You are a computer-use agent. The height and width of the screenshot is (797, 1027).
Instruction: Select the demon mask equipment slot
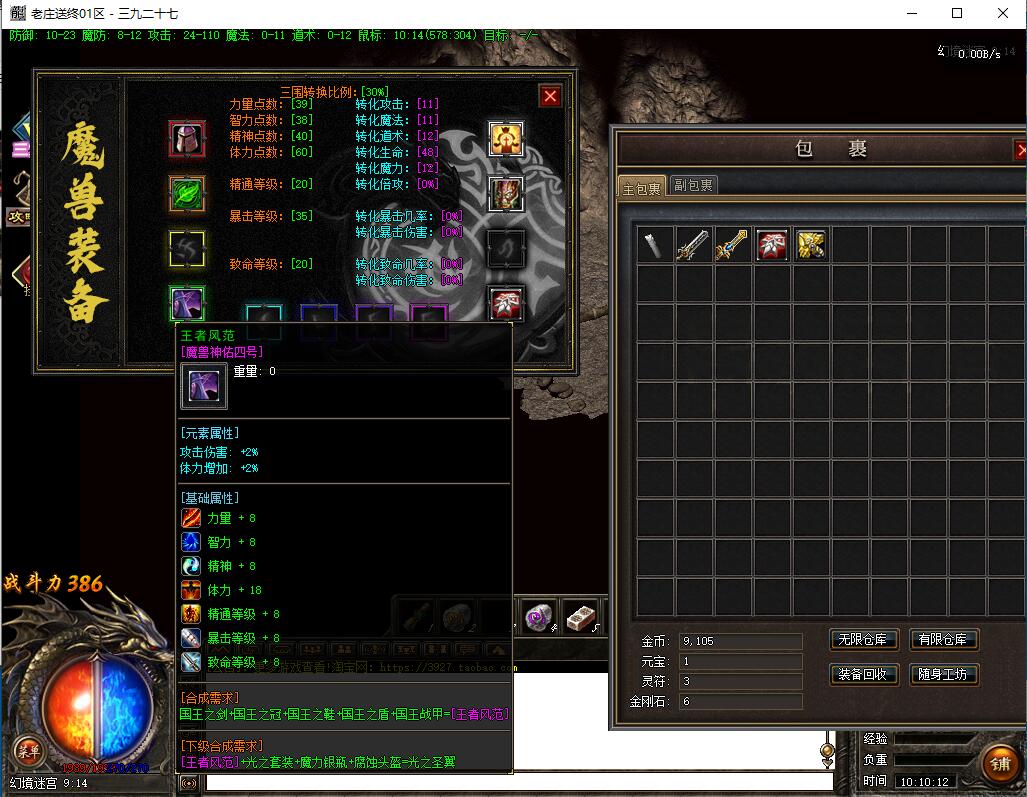coord(506,193)
